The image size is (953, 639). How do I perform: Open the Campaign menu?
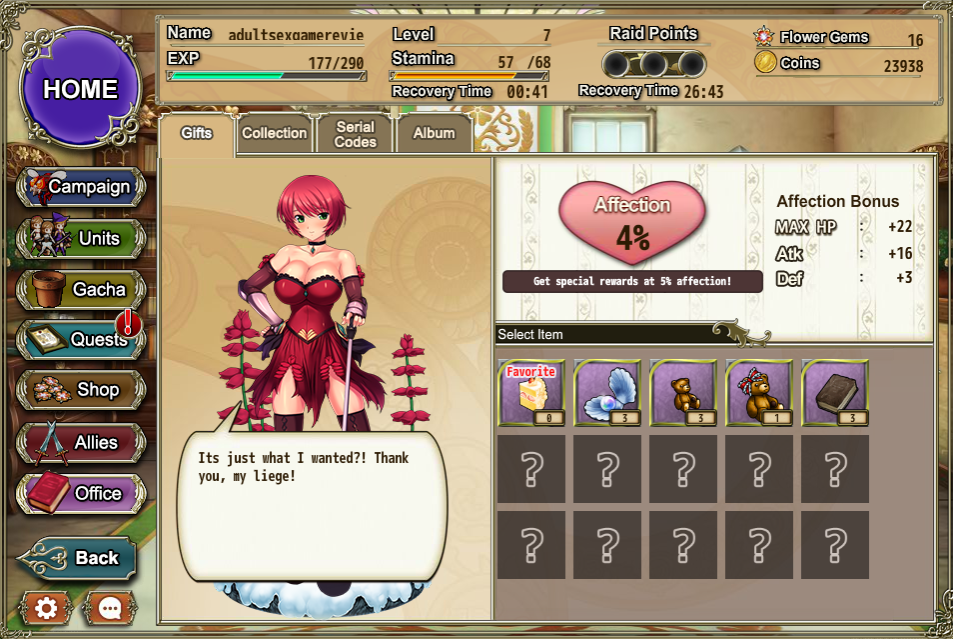coord(81,187)
